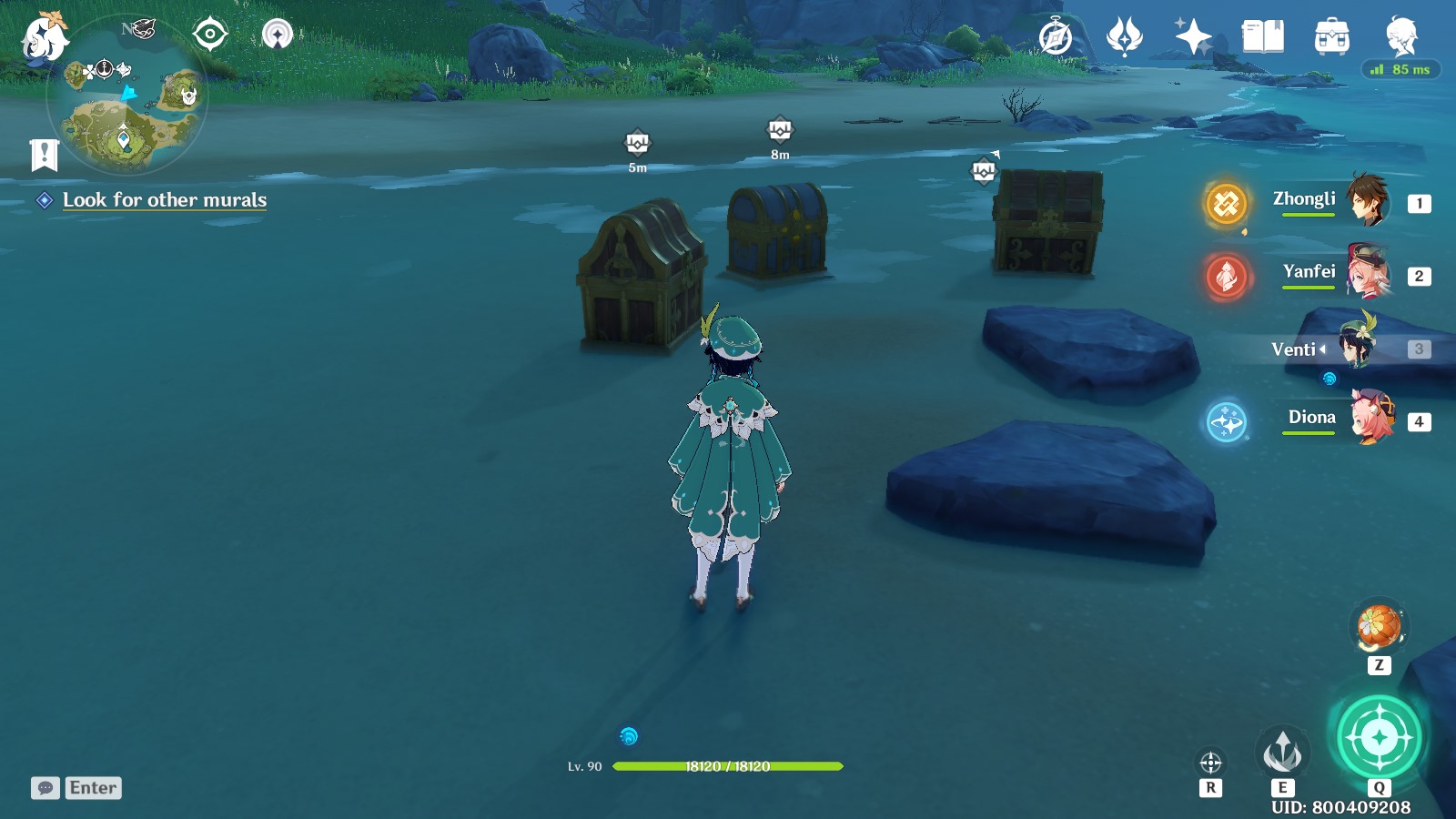Use the orange gadget item

coord(1379,627)
